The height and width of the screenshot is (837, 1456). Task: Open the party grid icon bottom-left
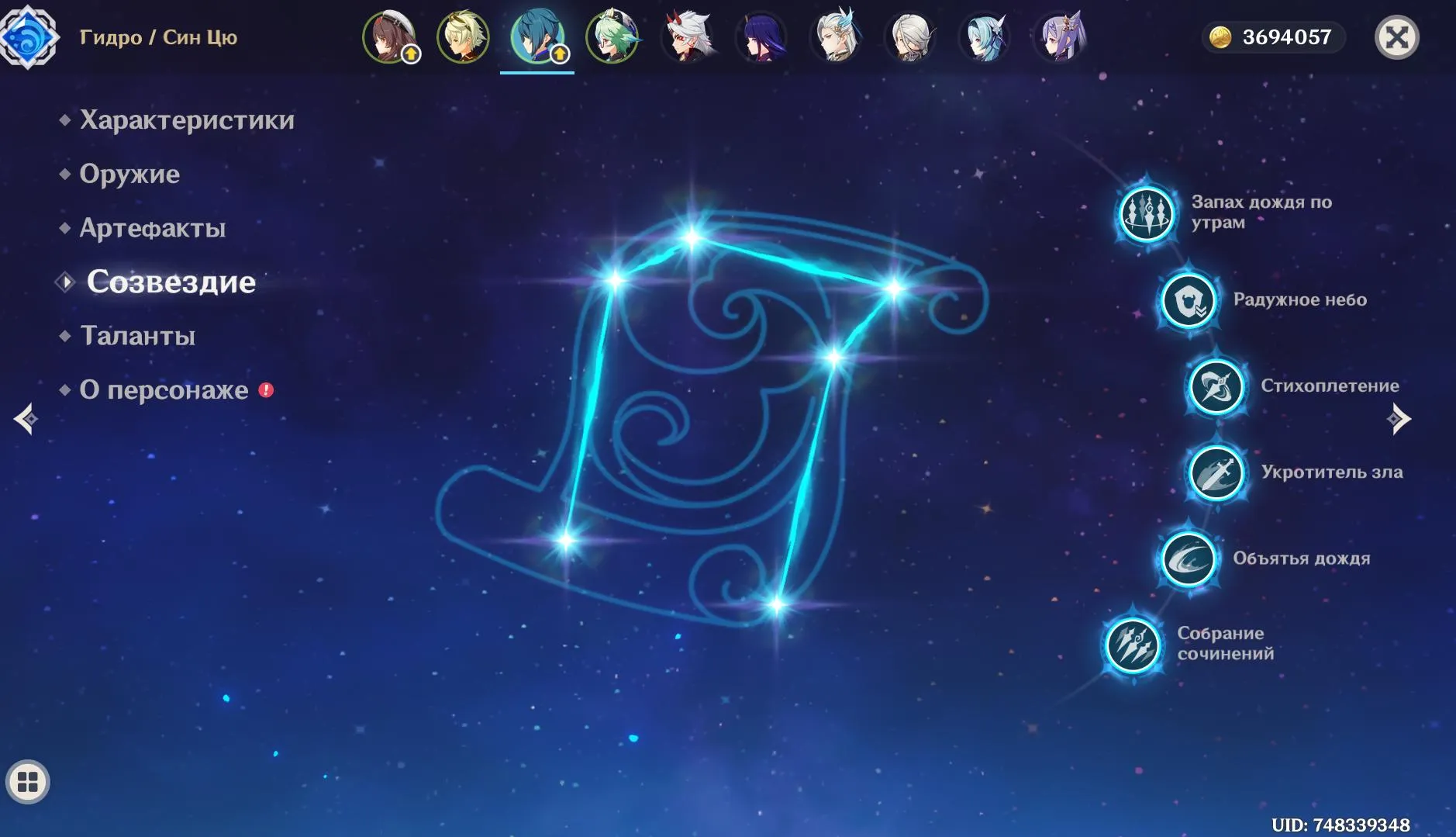coord(28,782)
